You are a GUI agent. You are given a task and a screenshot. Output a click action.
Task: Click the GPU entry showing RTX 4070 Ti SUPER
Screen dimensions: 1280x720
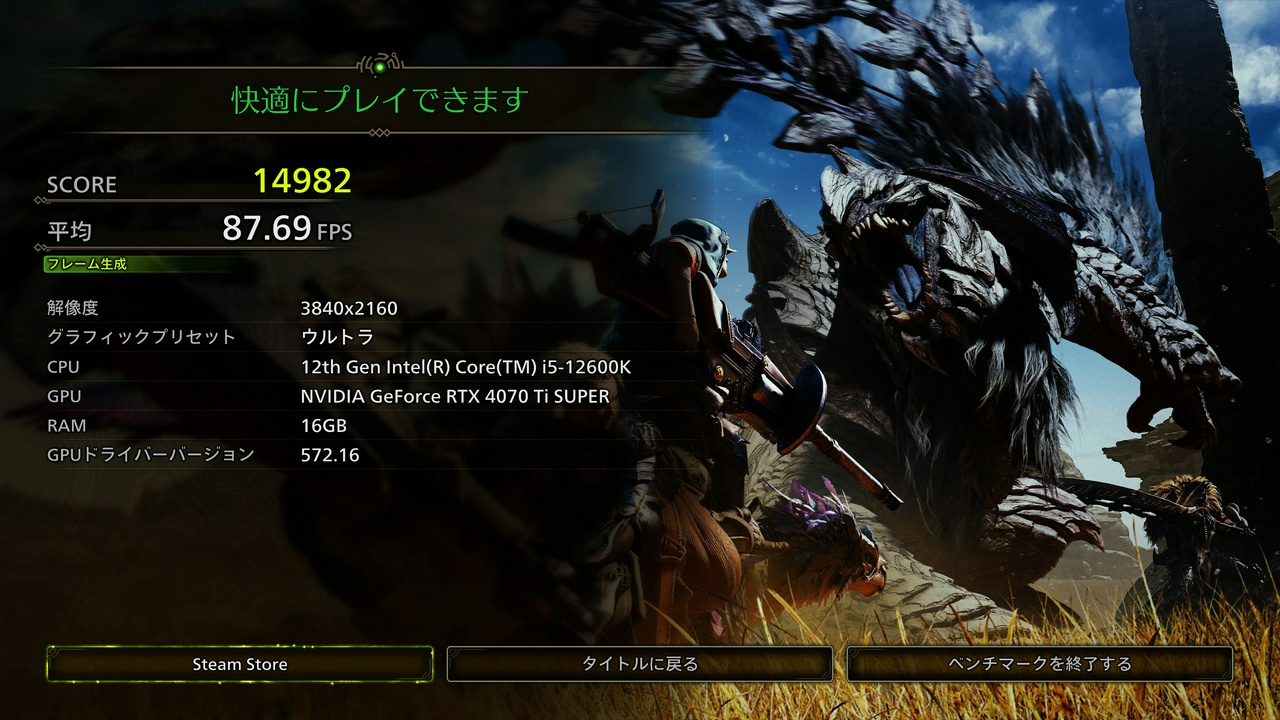point(455,396)
